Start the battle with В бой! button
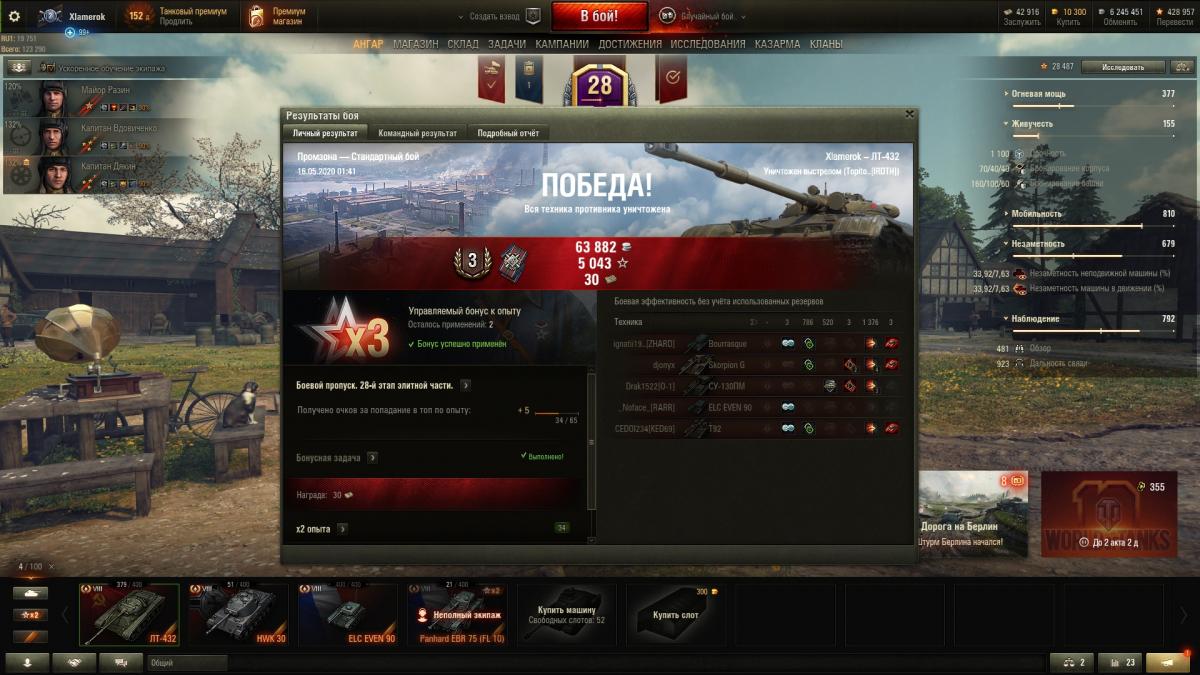The height and width of the screenshot is (675, 1200). point(599,16)
